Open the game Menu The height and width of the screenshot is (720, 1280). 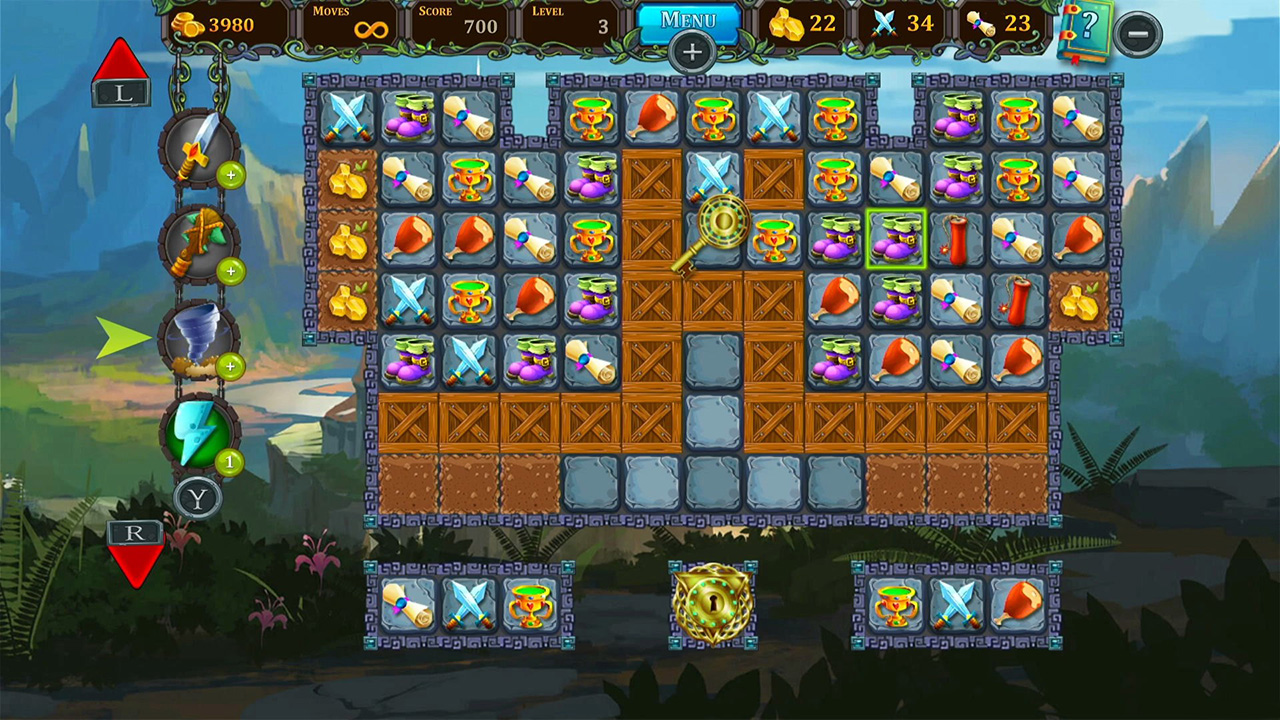[x=691, y=20]
